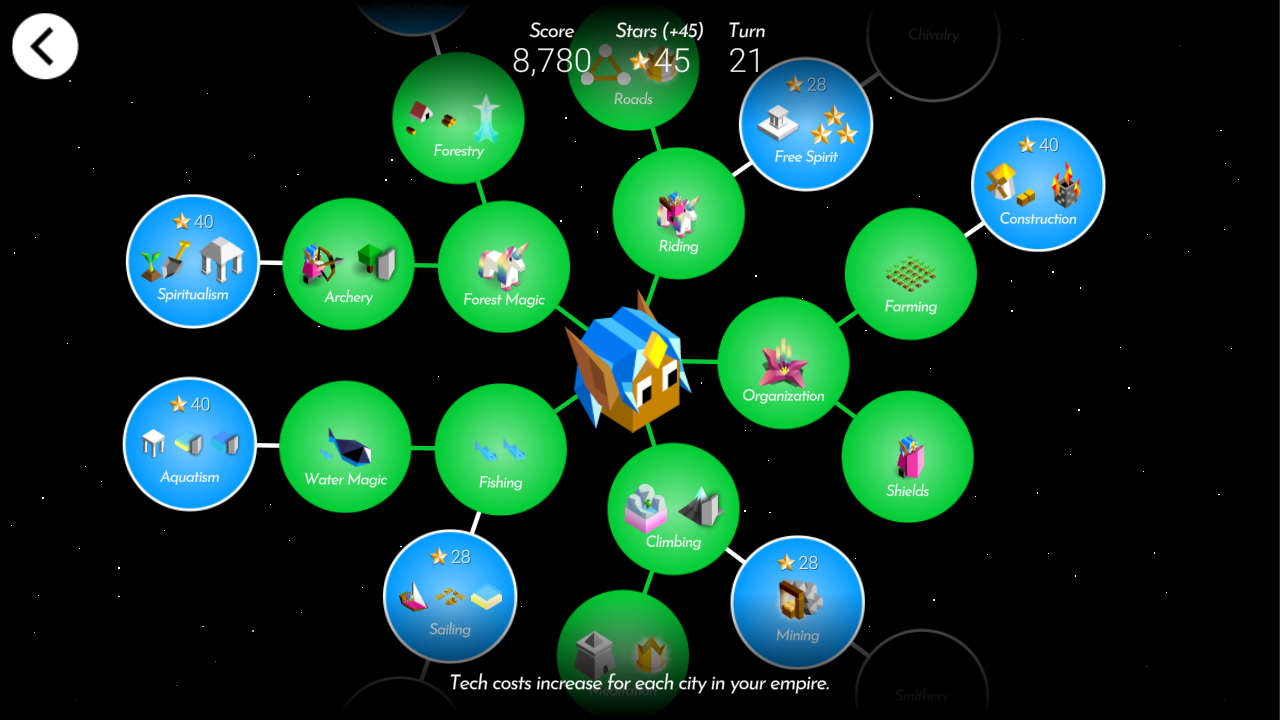Buy the Construction technology for 40 stars
Screen dimensions: 1280x720
pos(1037,184)
